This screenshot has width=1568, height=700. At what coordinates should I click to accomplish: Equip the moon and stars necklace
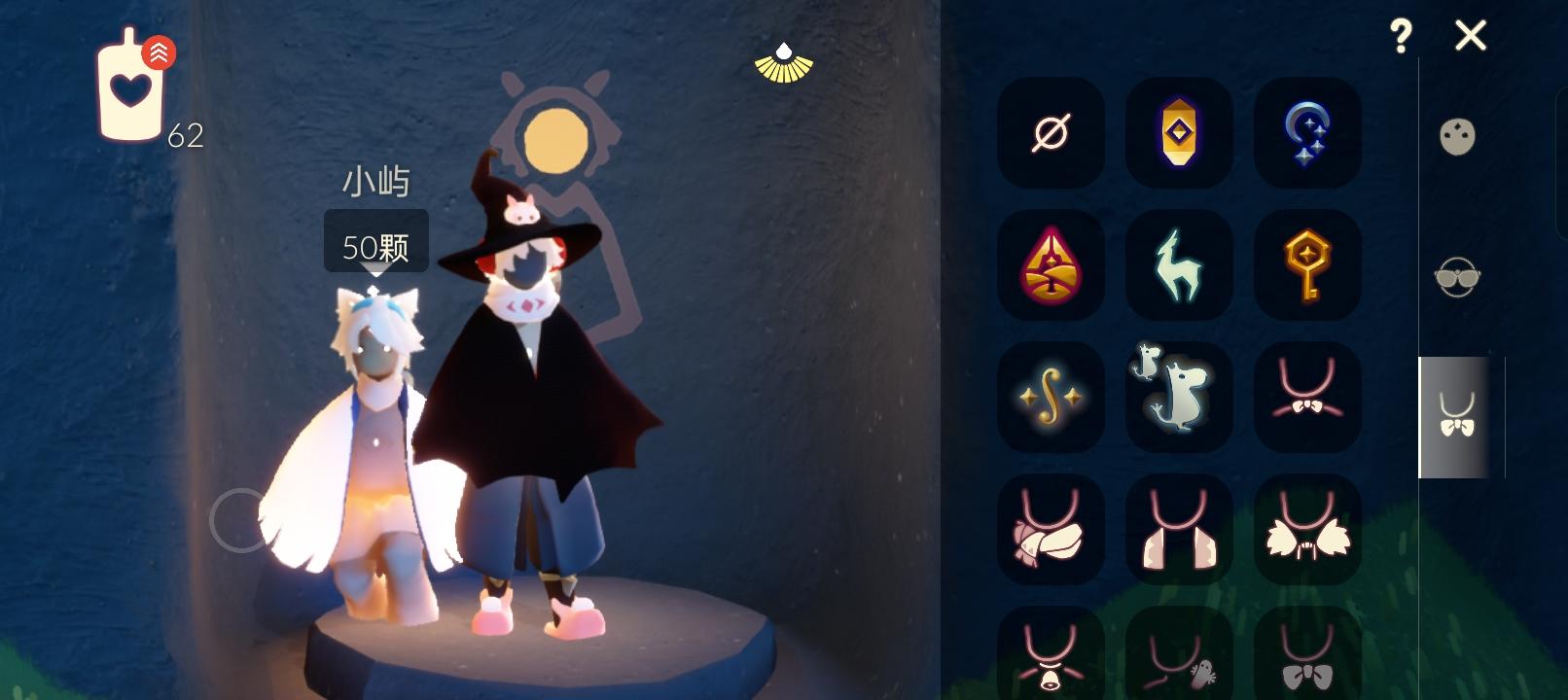click(1307, 133)
